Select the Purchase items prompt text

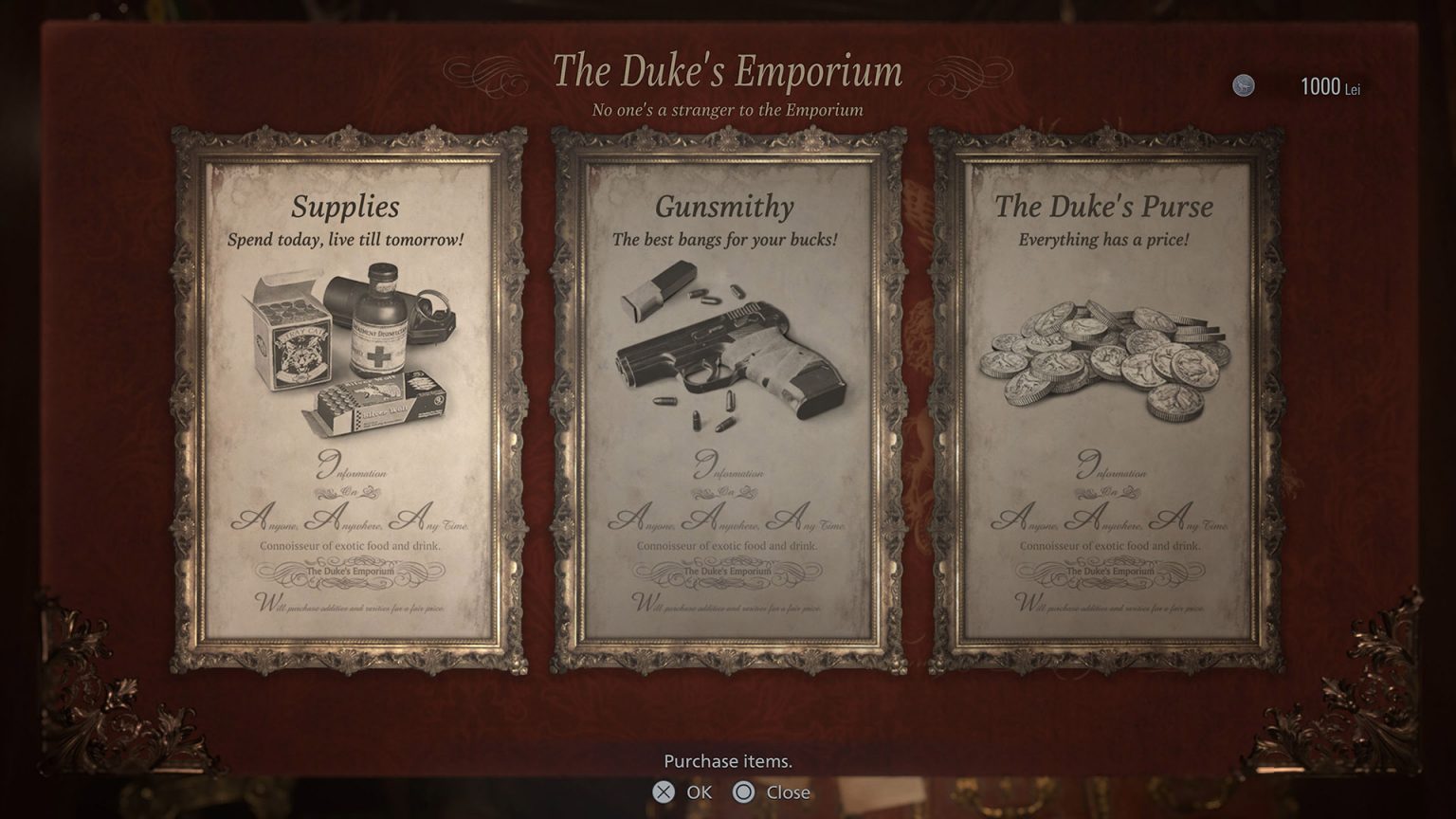(x=726, y=761)
